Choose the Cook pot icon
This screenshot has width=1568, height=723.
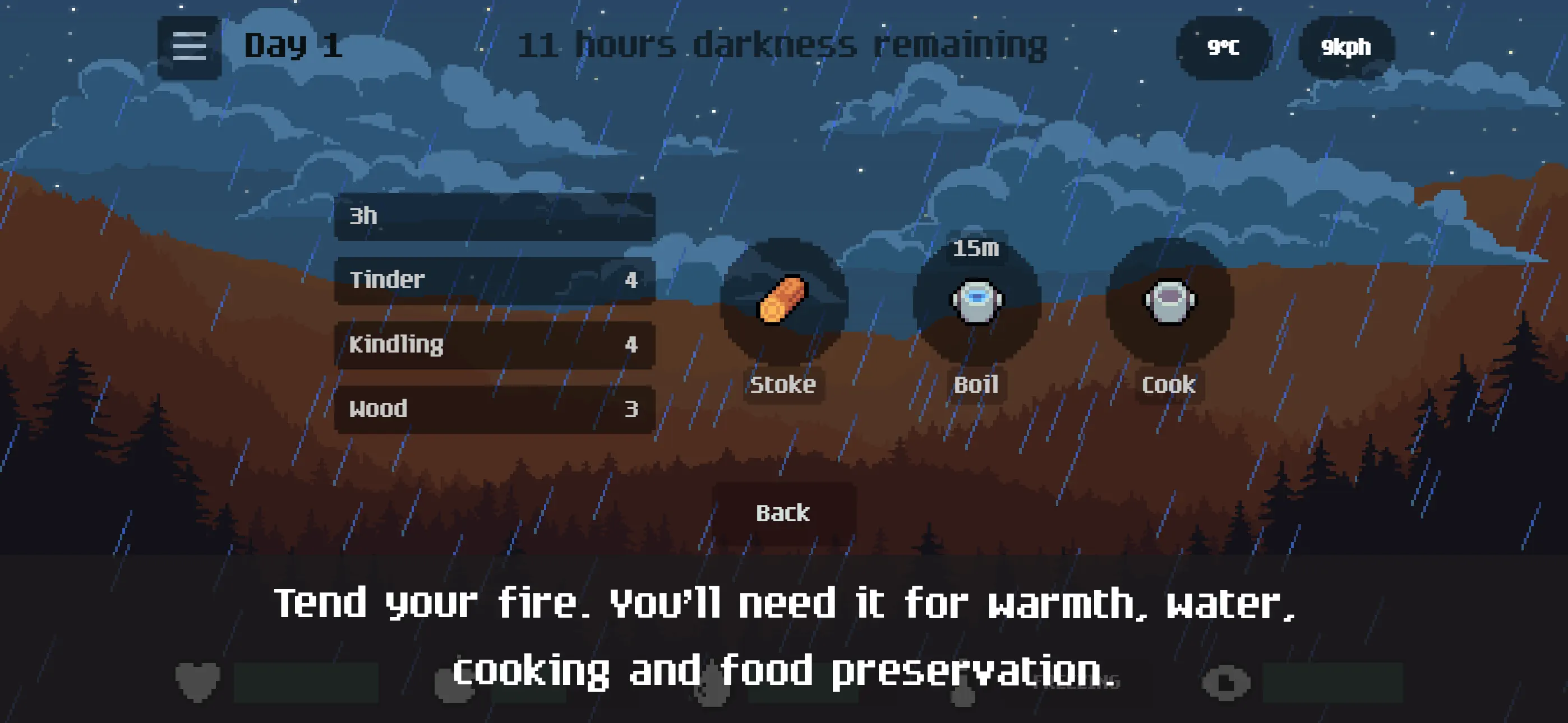pos(1167,300)
